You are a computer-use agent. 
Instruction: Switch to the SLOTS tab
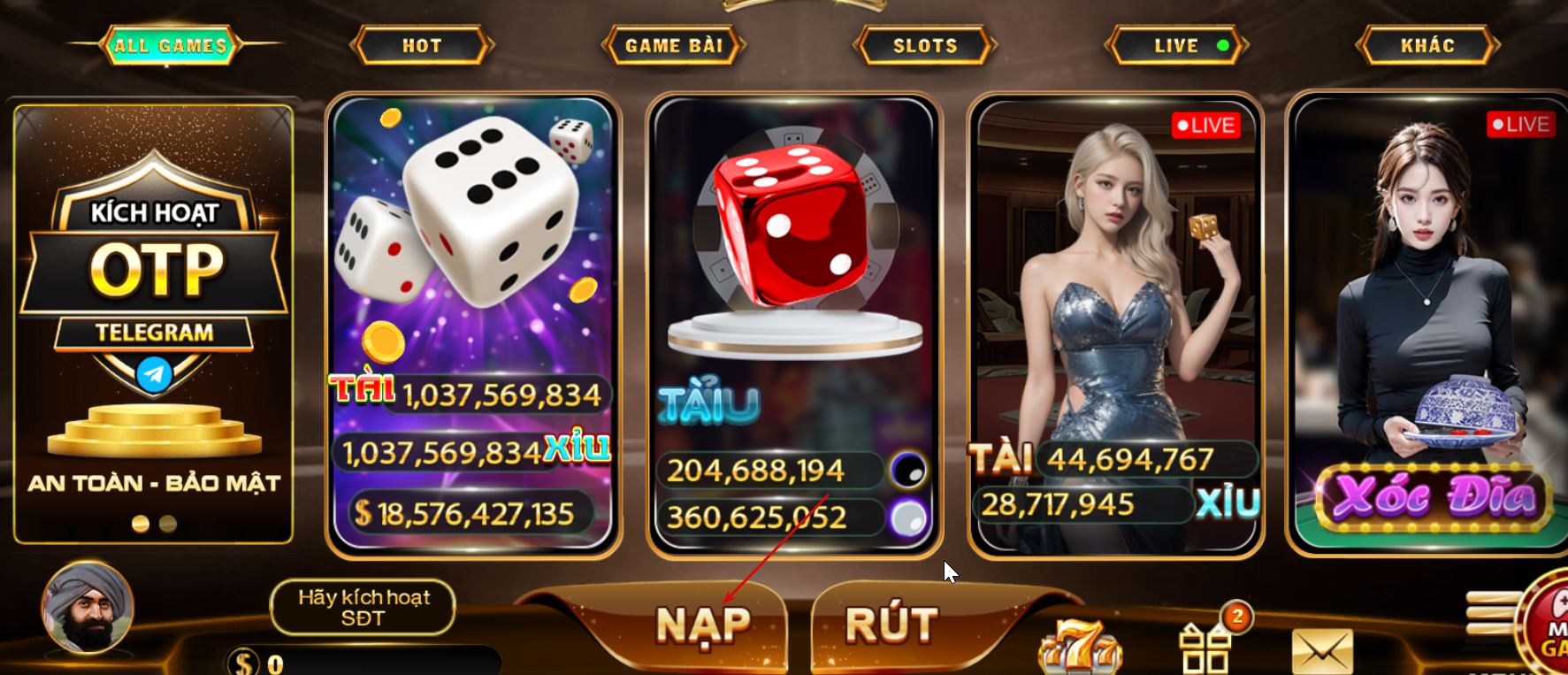(x=923, y=45)
